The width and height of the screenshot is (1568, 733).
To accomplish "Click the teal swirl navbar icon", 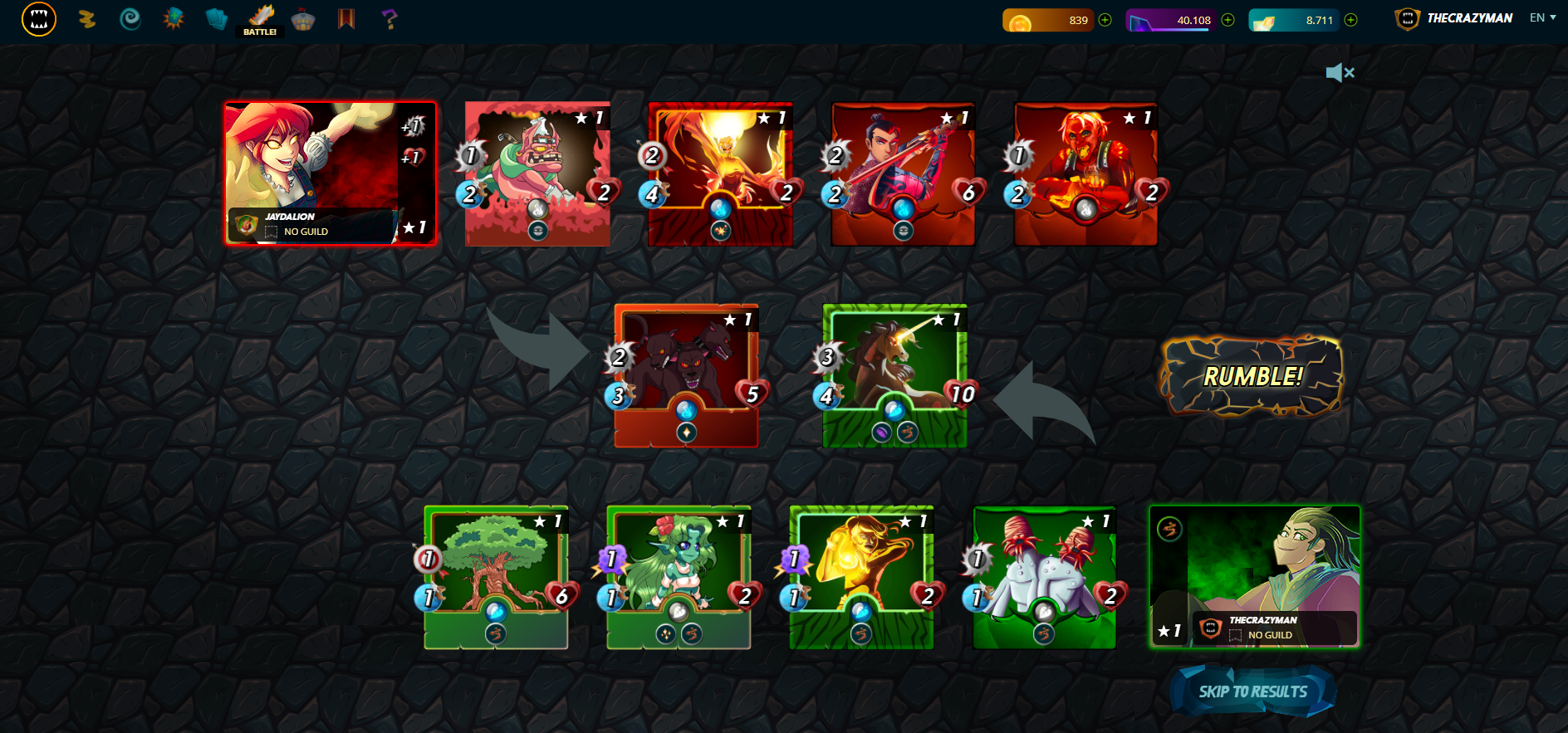I will [130, 18].
